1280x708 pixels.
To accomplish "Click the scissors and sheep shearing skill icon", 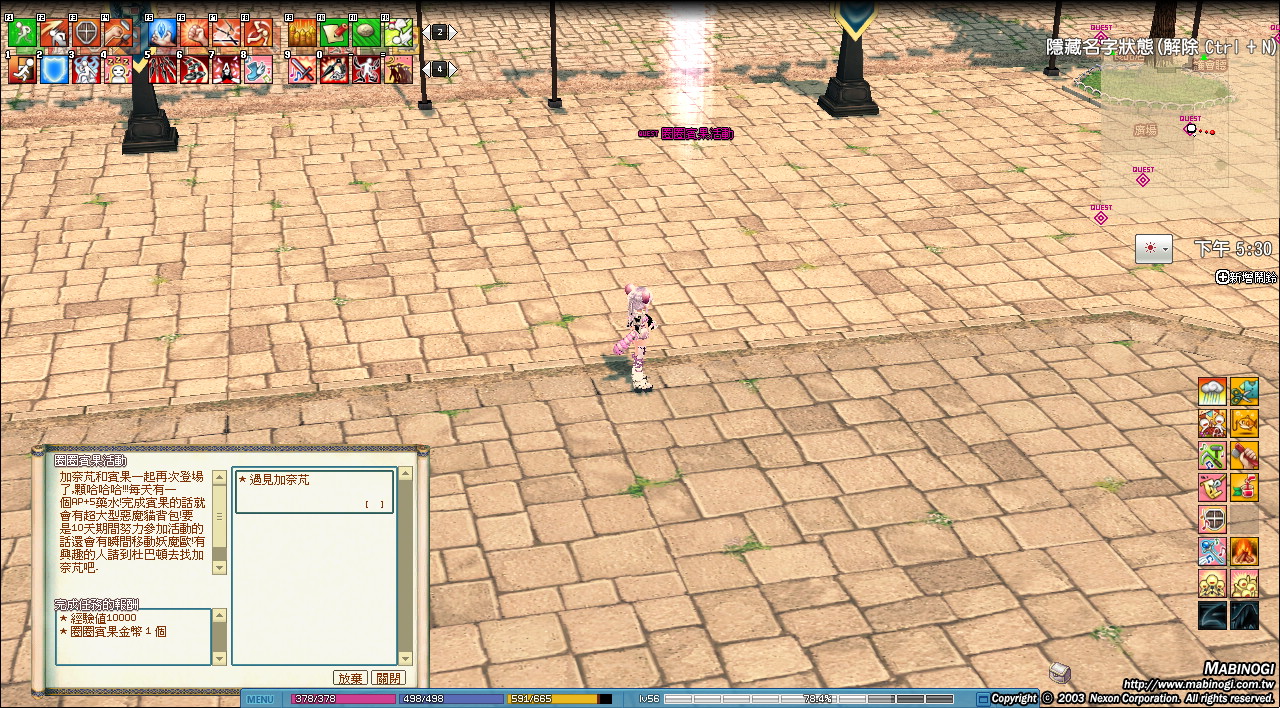I will 1244,391.
